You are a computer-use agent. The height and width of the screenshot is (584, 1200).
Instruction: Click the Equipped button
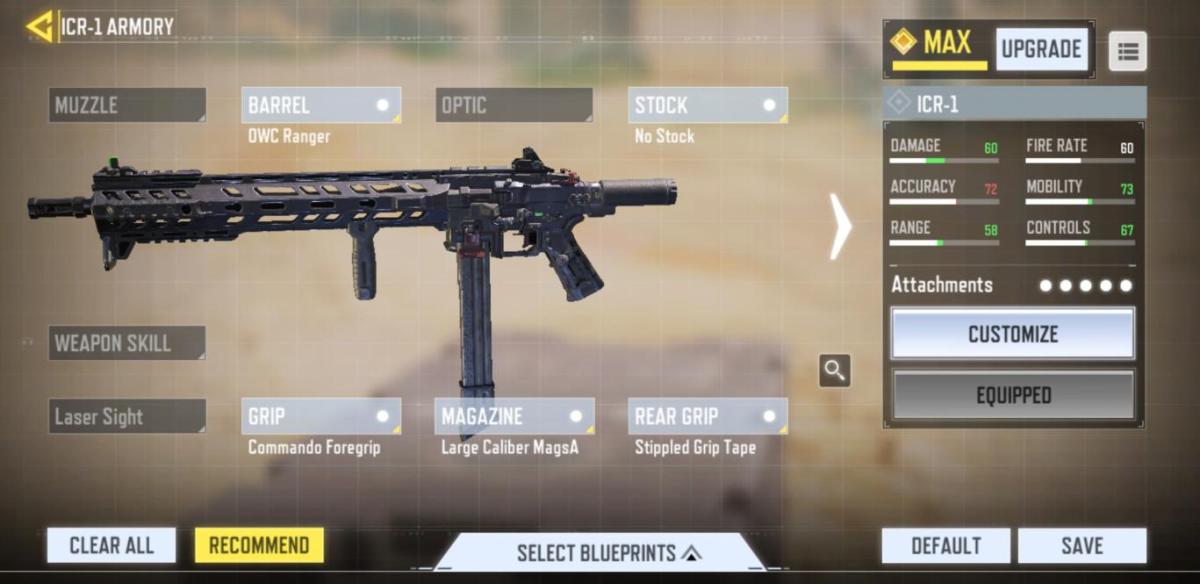pyautogui.click(x=1013, y=395)
